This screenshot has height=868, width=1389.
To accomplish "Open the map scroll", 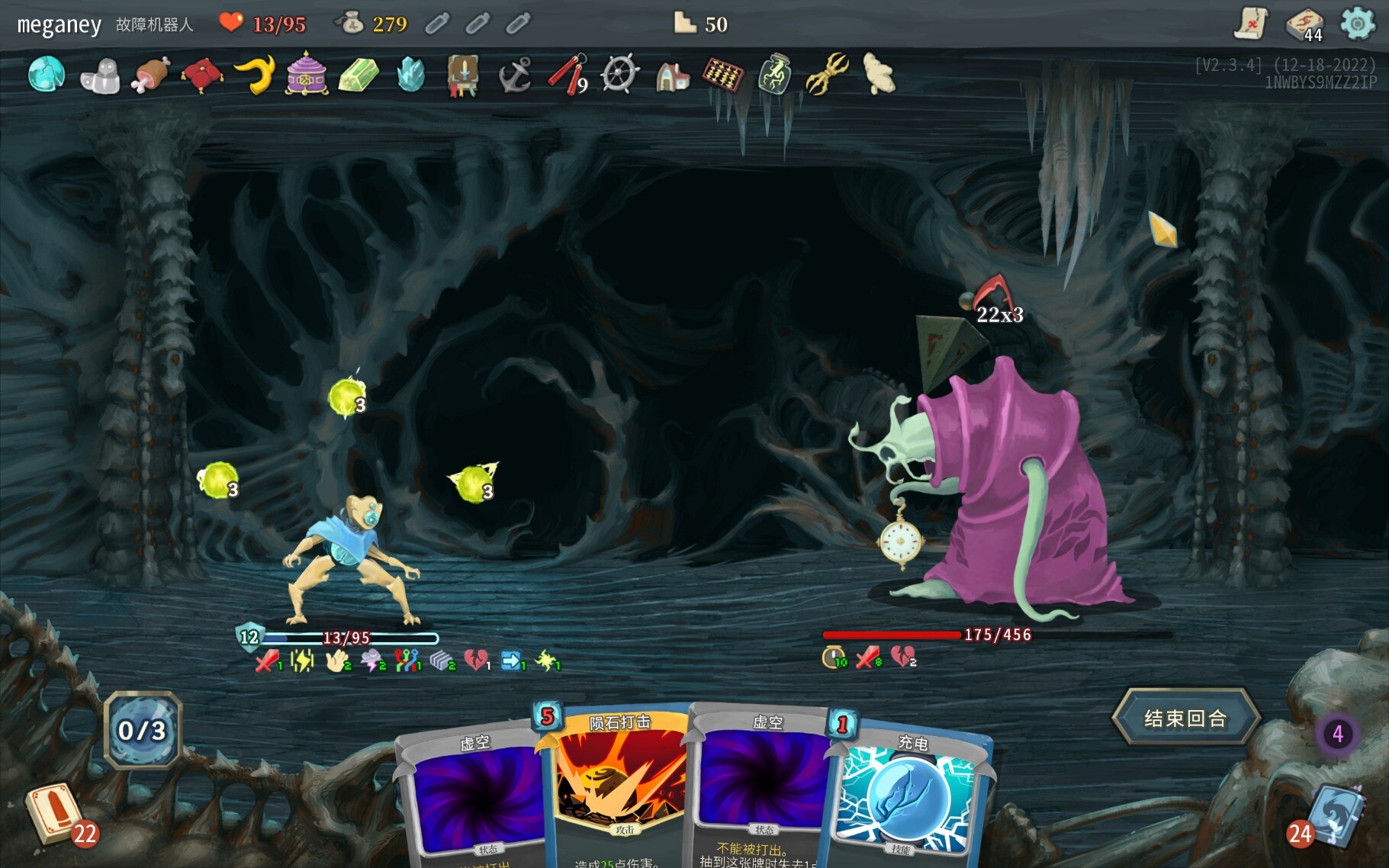I will (1252, 24).
